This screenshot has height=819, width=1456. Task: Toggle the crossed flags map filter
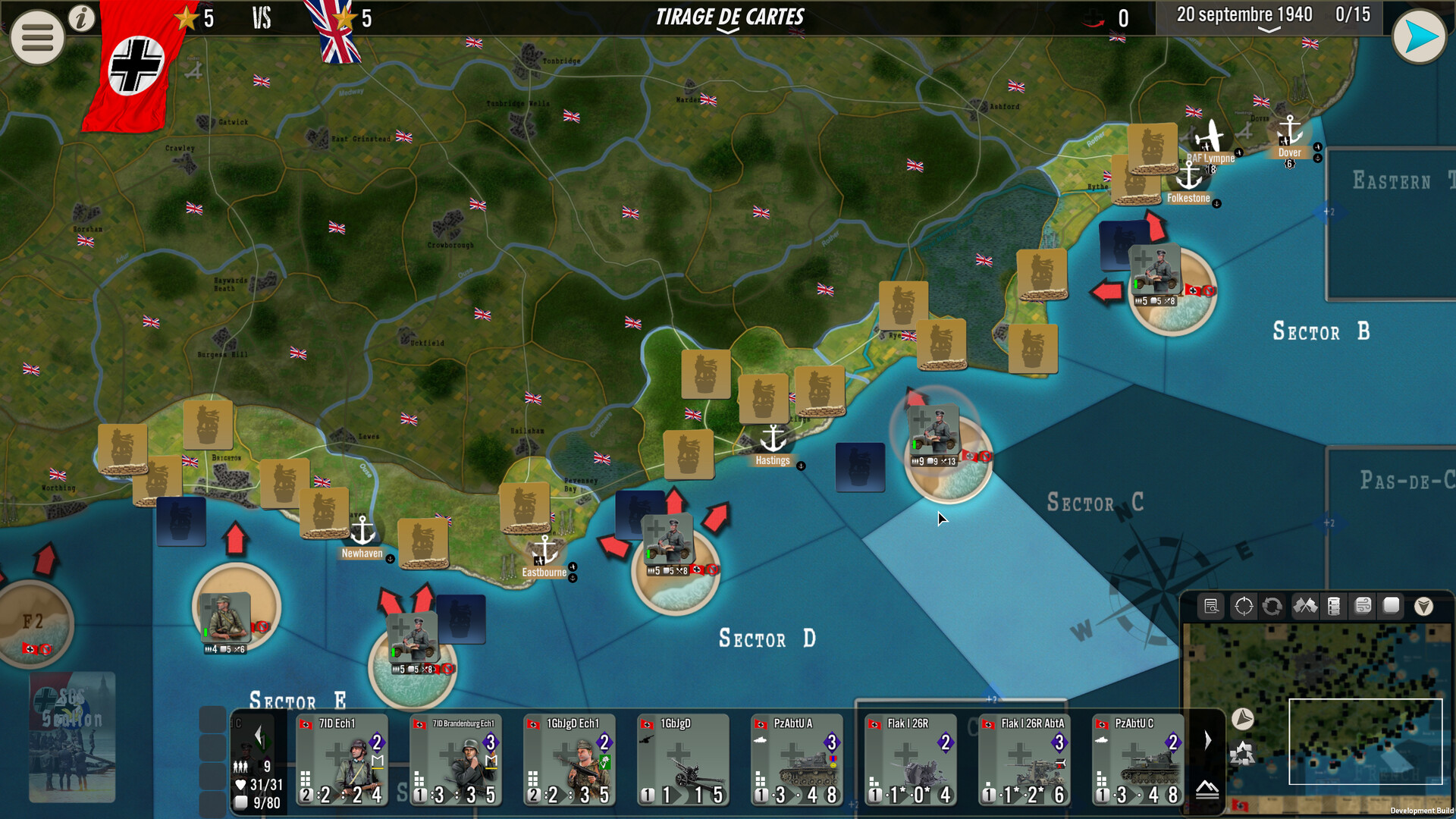coord(1305,607)
